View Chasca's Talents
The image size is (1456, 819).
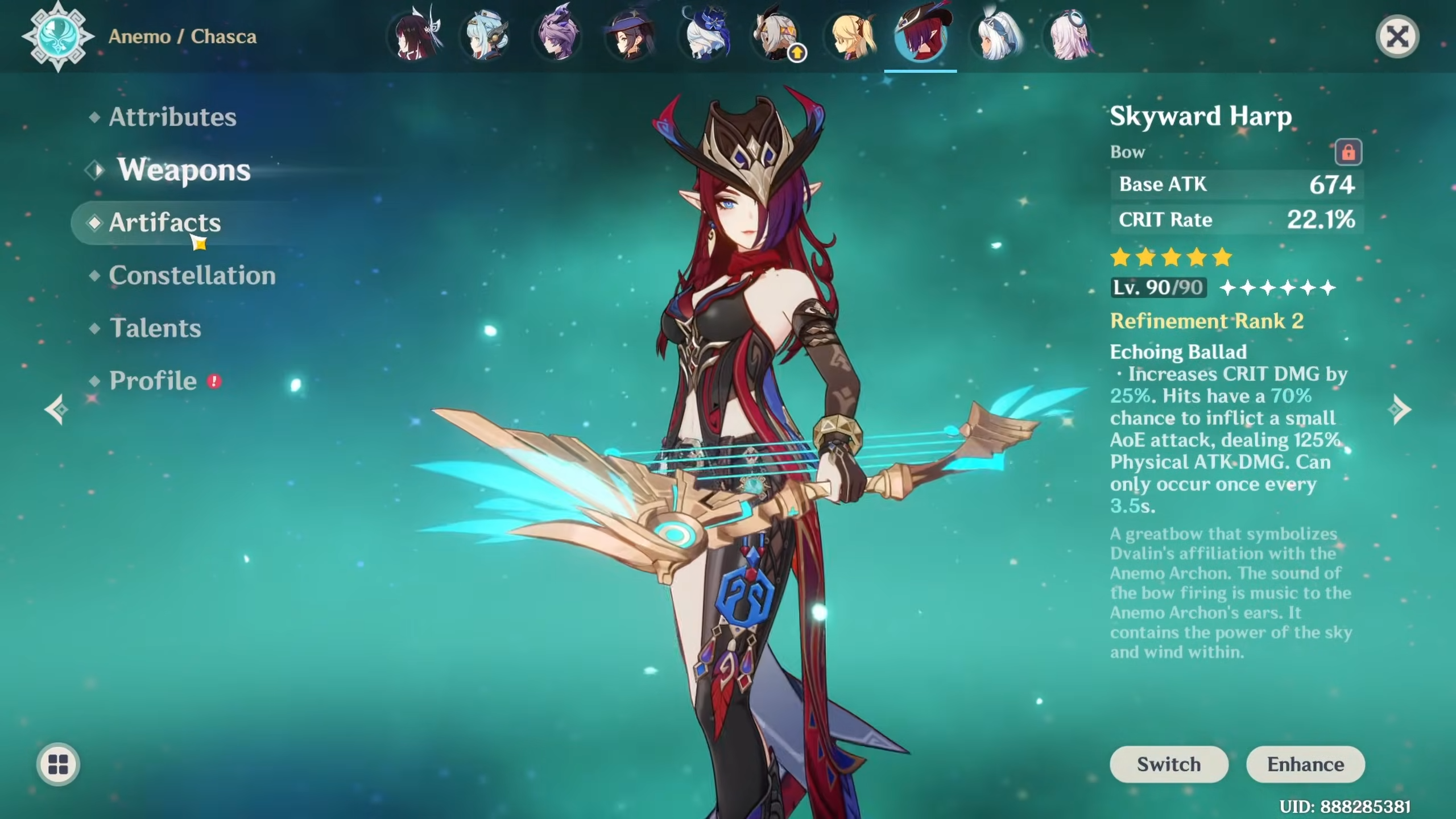tap(155, 328)
